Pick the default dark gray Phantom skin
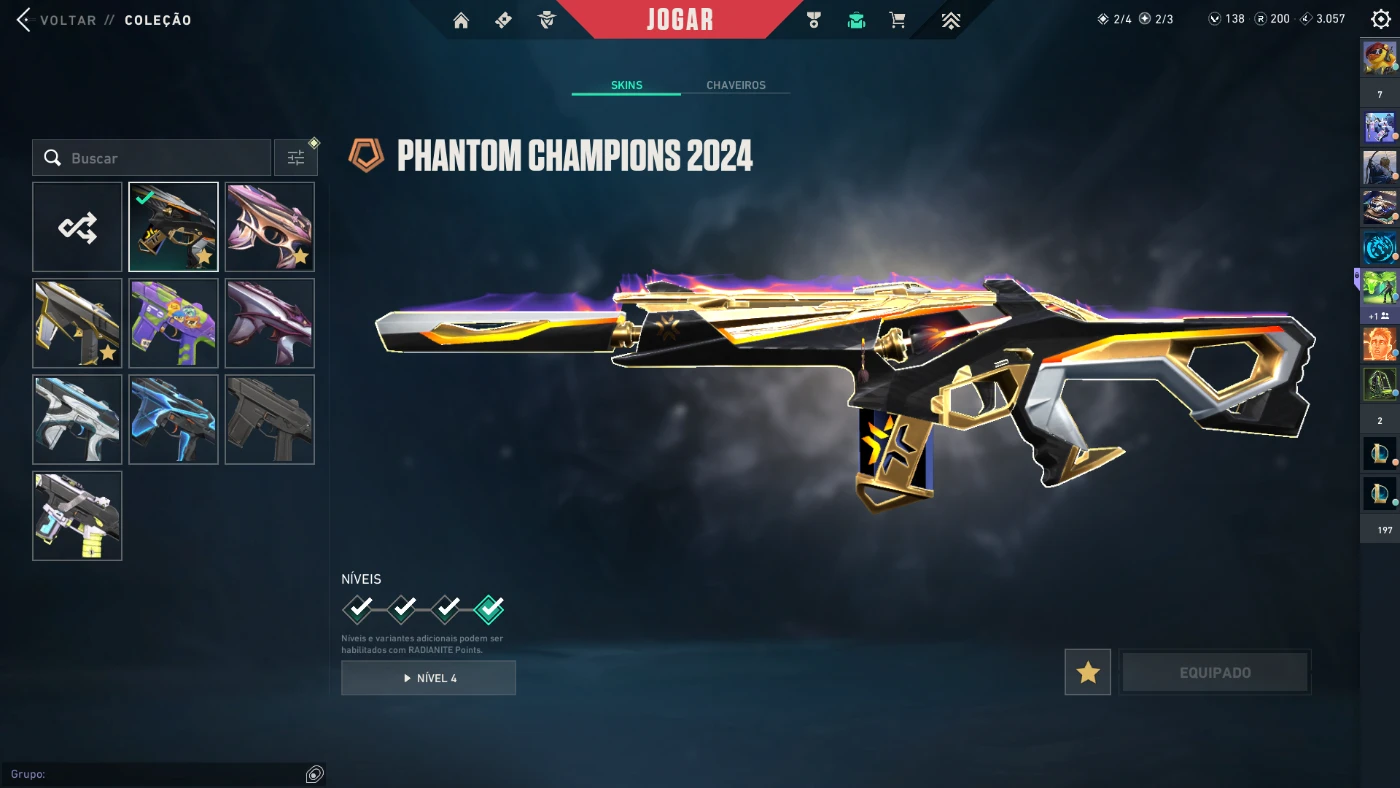This screenshot has height=788, width=1400. [270, 420]
